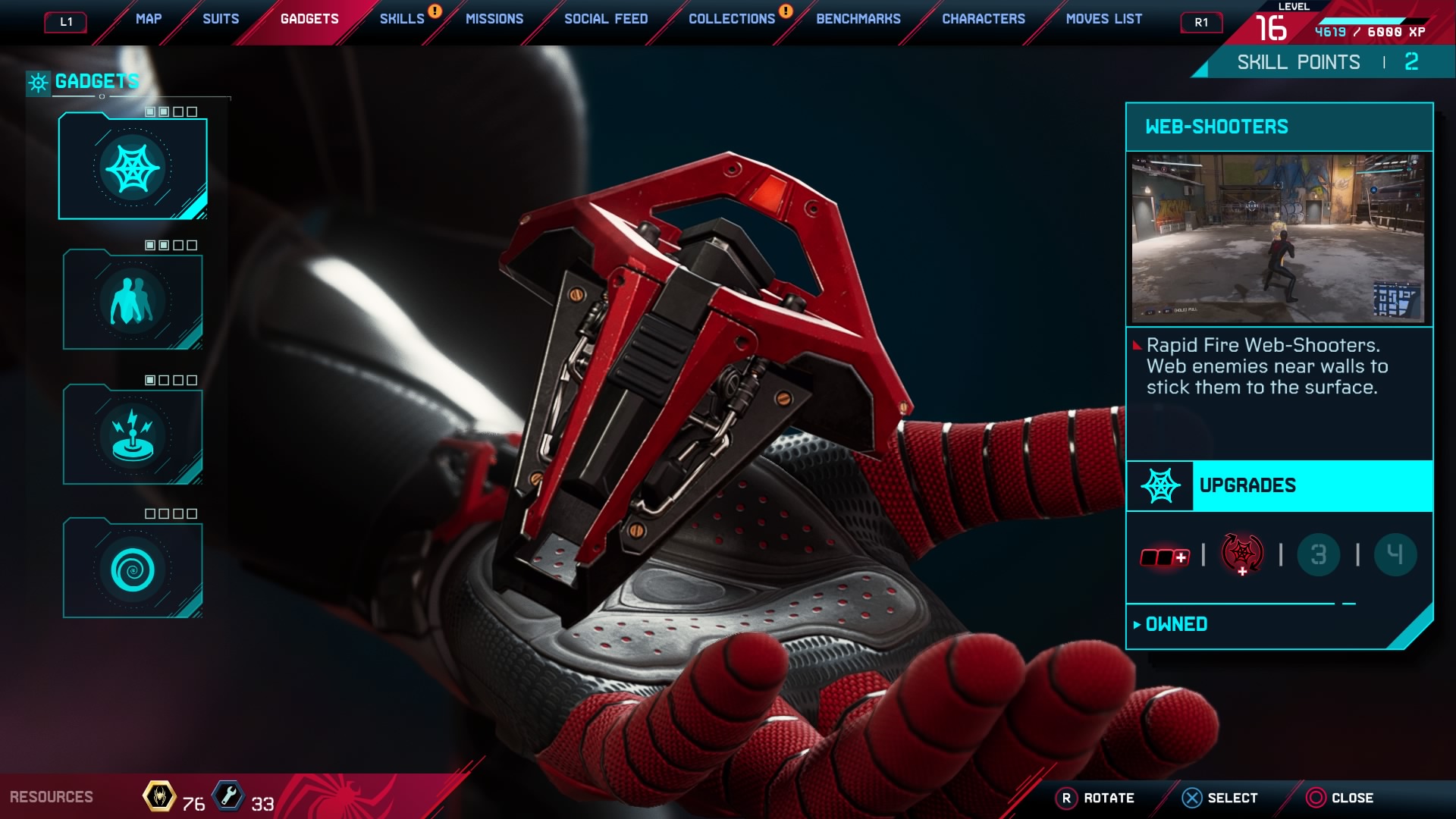Open the Collections tab
Image resolution: width=1456 pixels, height=819 pixels.
click(732, 19)
